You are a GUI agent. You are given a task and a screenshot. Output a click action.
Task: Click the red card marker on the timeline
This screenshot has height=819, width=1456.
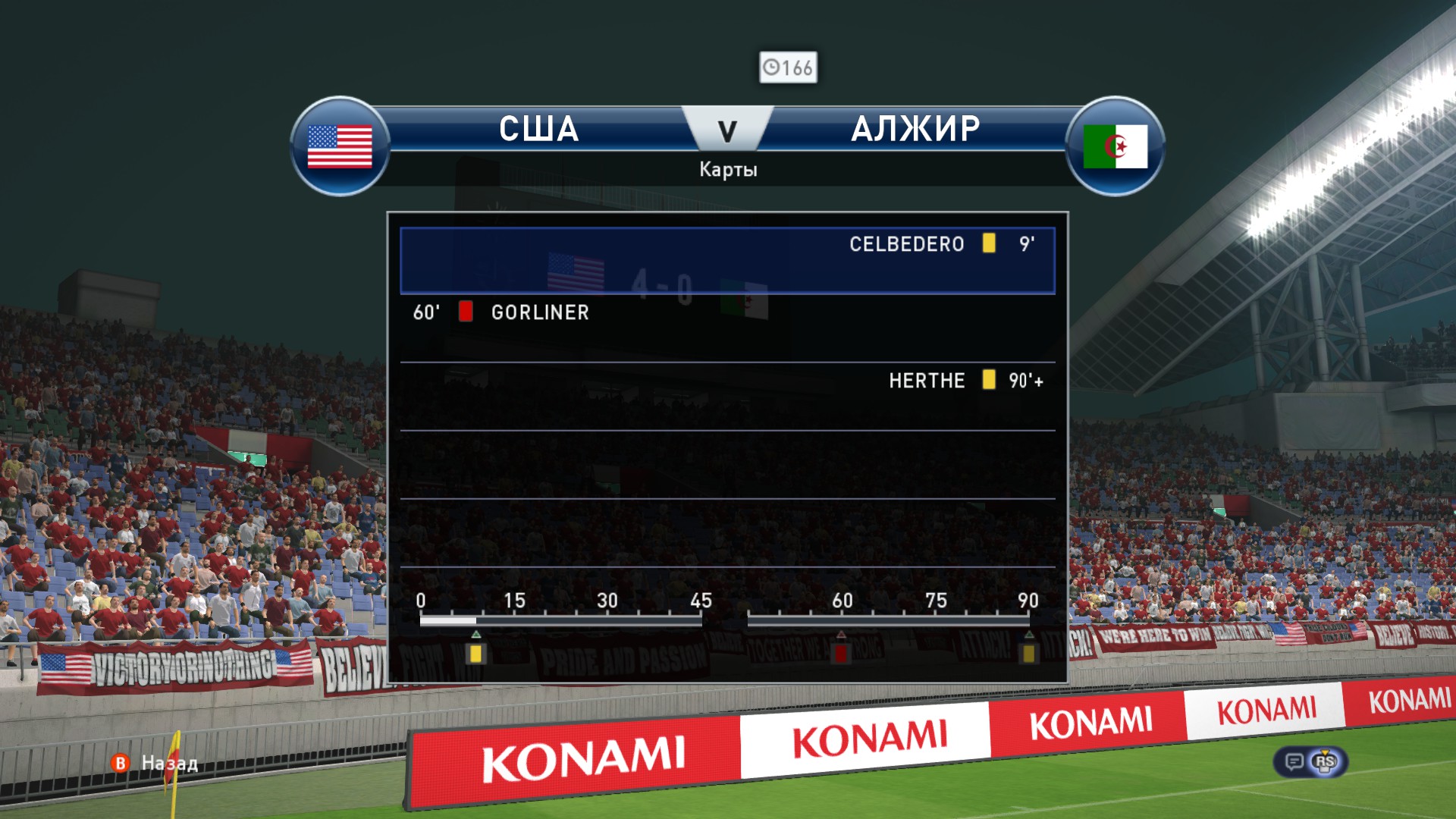pyautogui.click(x=840, y=653)
